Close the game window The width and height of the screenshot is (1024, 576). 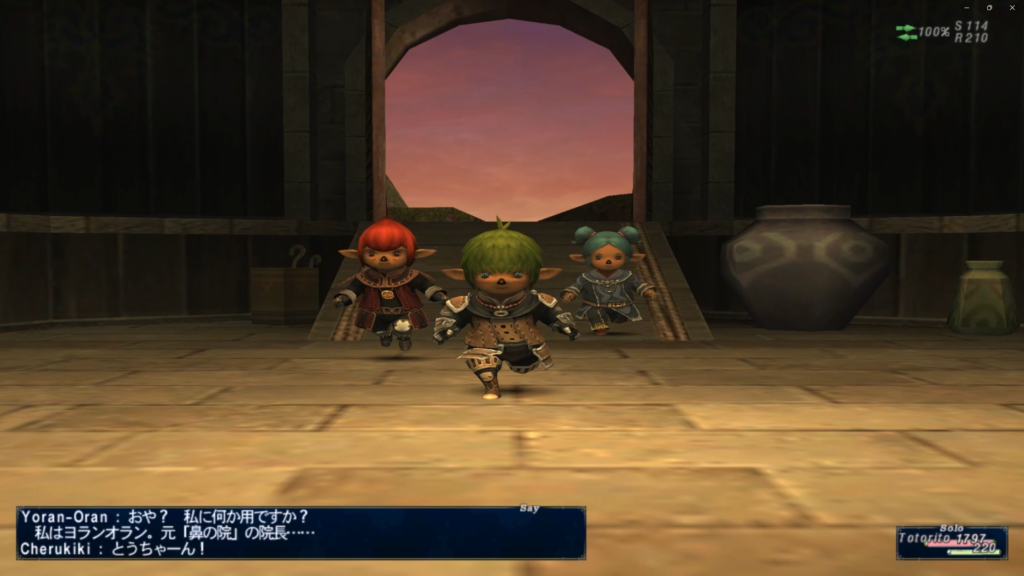(x=1012, y=7)
